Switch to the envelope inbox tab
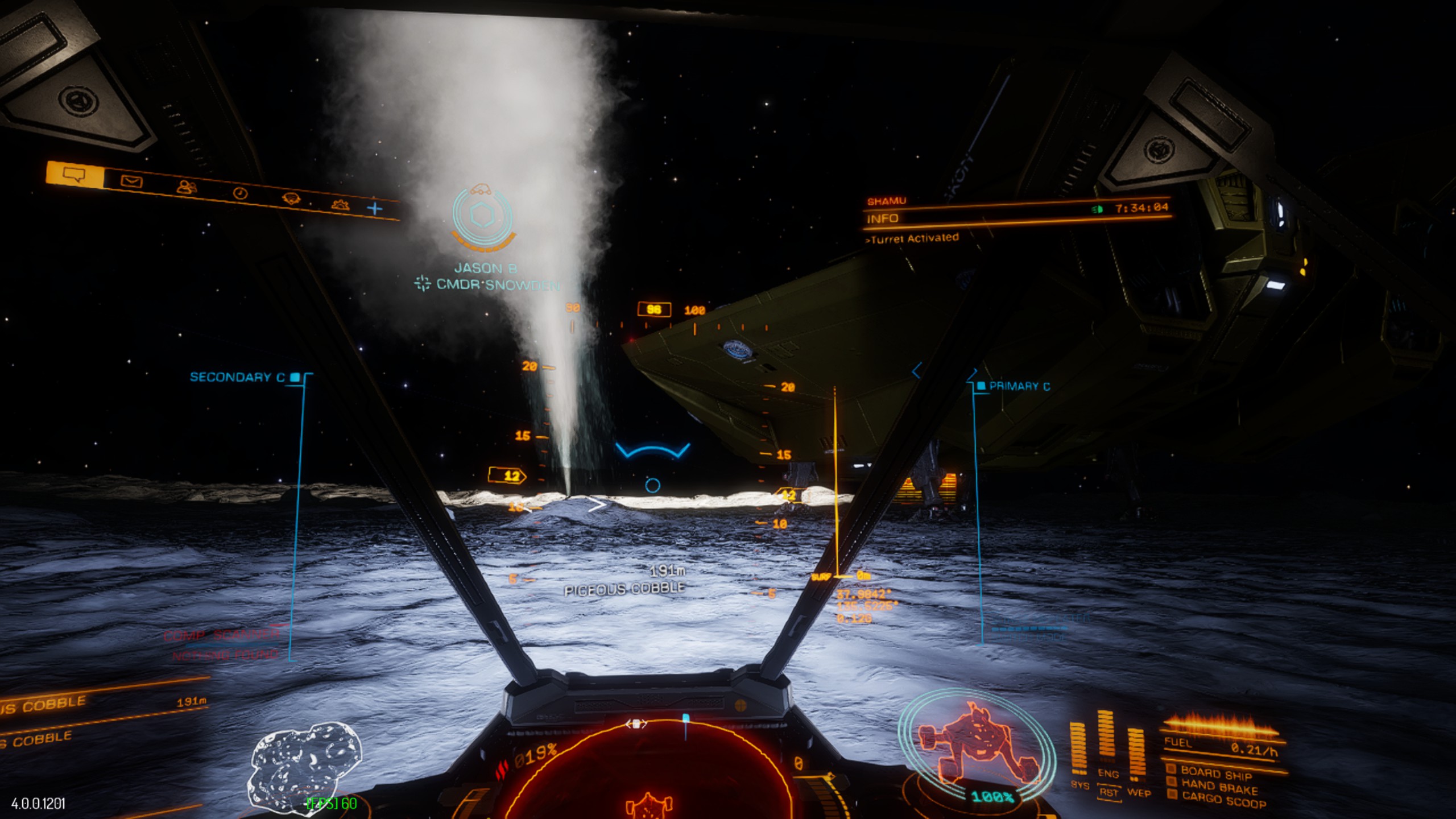 (132, 181)
